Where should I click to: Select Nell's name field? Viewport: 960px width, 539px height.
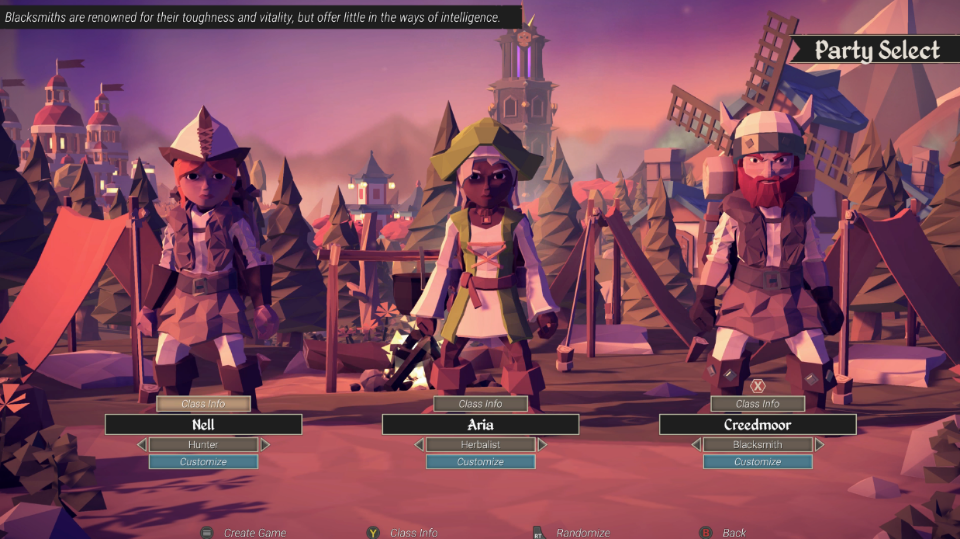click(x=203, y=424)
